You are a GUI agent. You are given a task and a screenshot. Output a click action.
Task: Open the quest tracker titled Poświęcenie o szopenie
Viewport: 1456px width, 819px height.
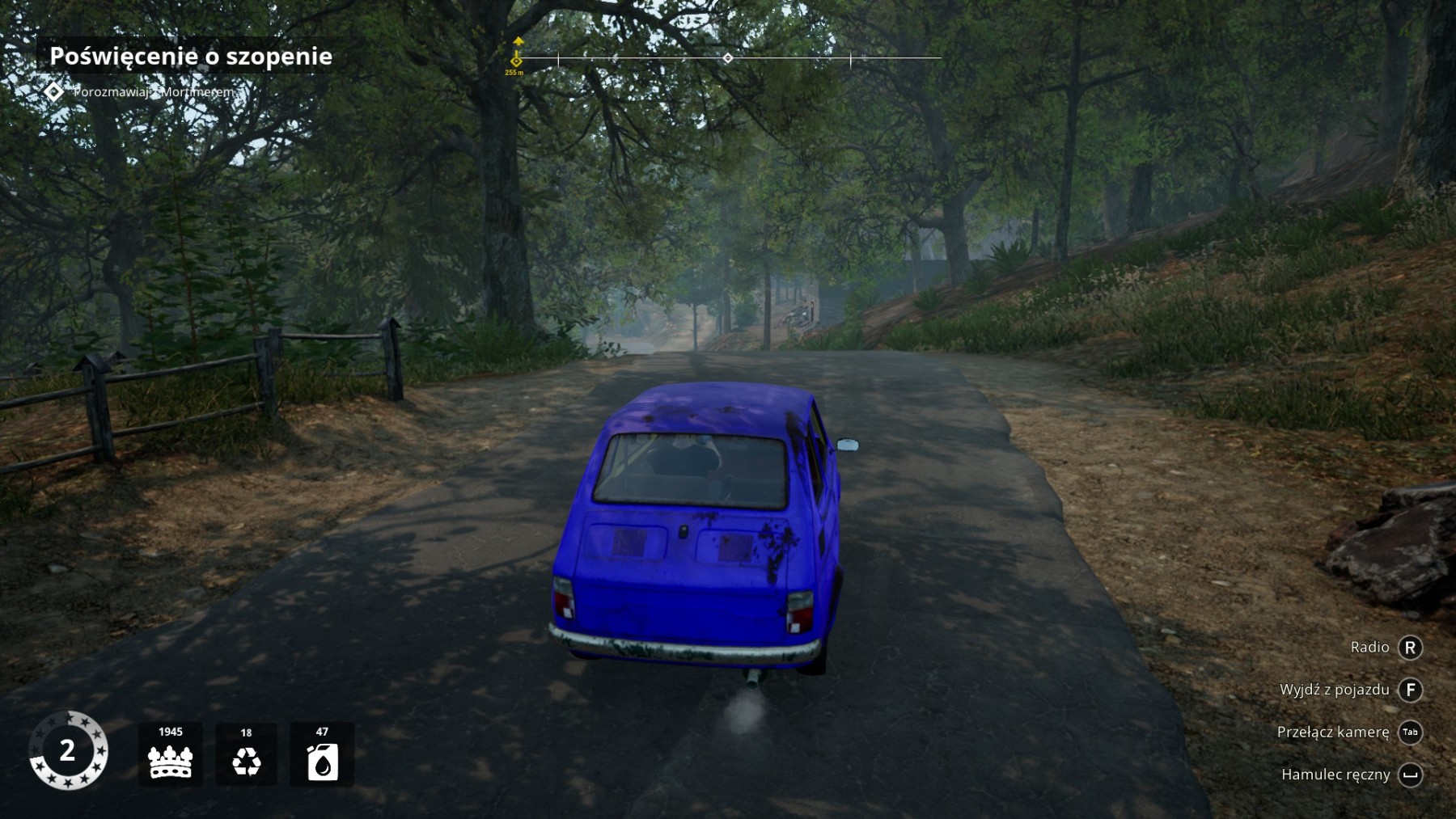[191, 56]
